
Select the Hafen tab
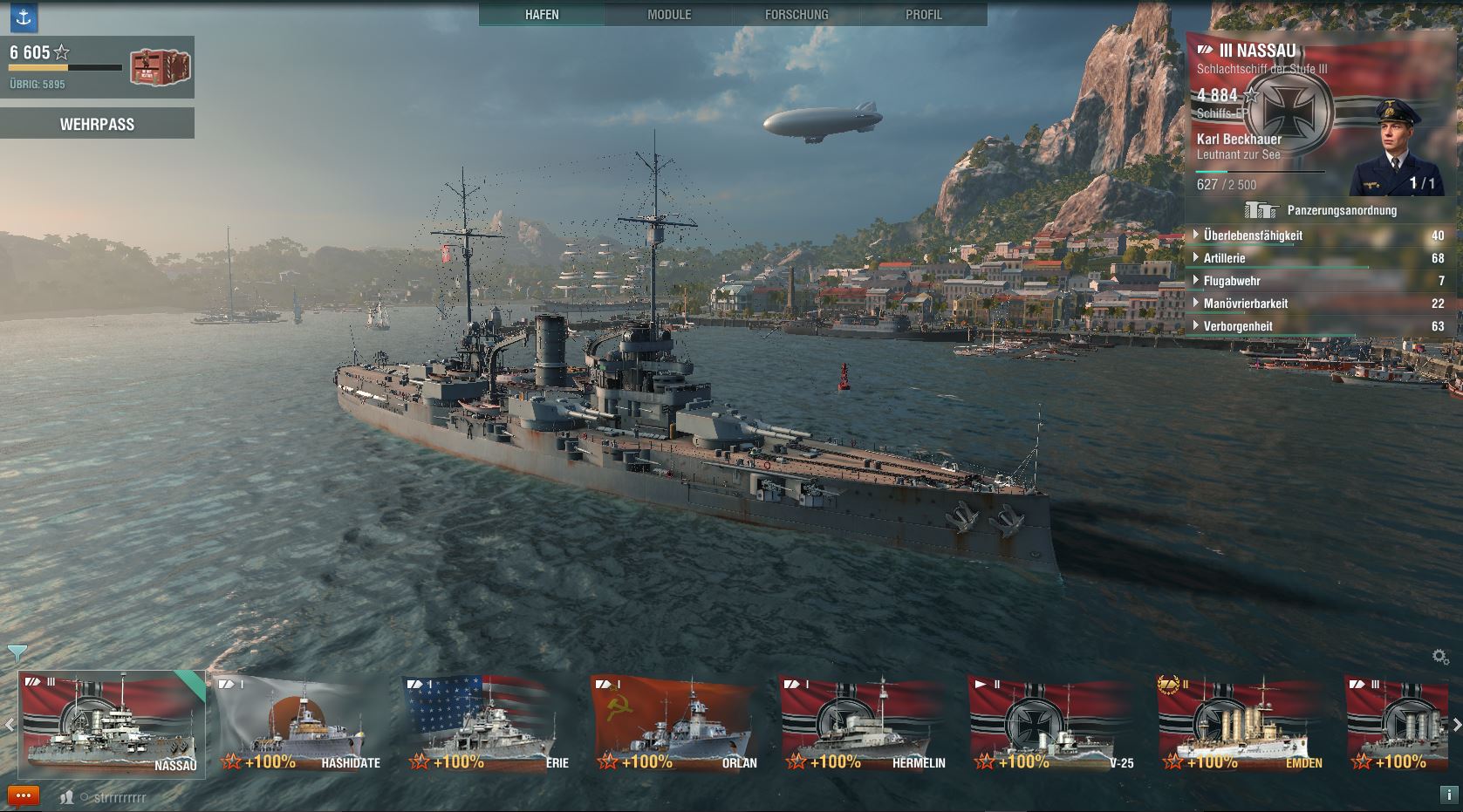point(542,15)
